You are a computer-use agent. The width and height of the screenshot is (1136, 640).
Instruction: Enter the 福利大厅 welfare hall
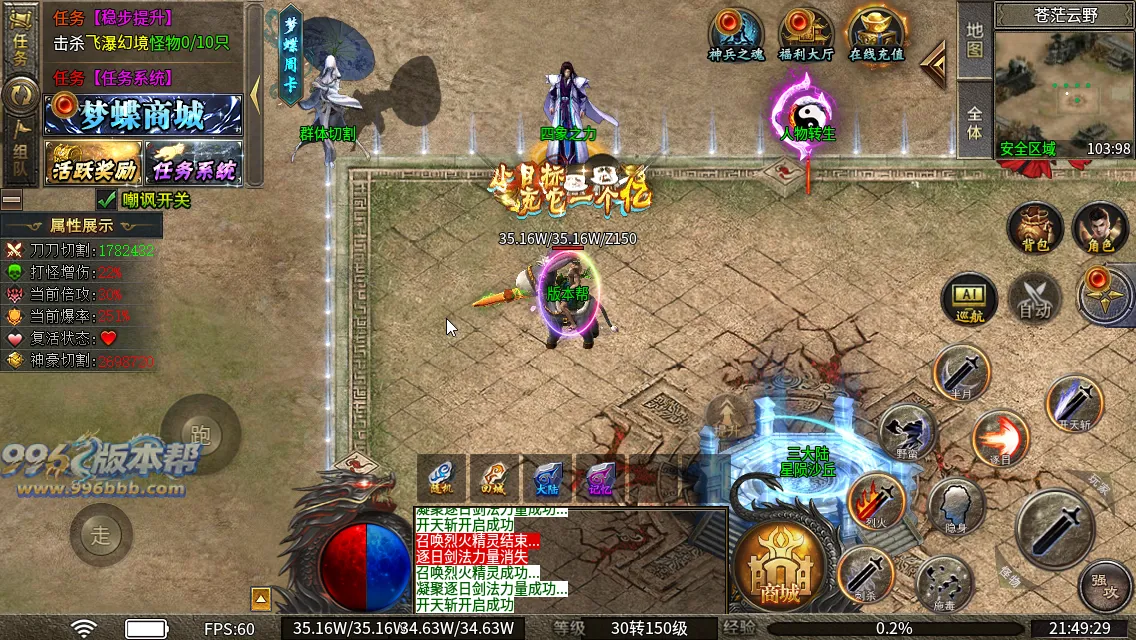coord(806,34)
